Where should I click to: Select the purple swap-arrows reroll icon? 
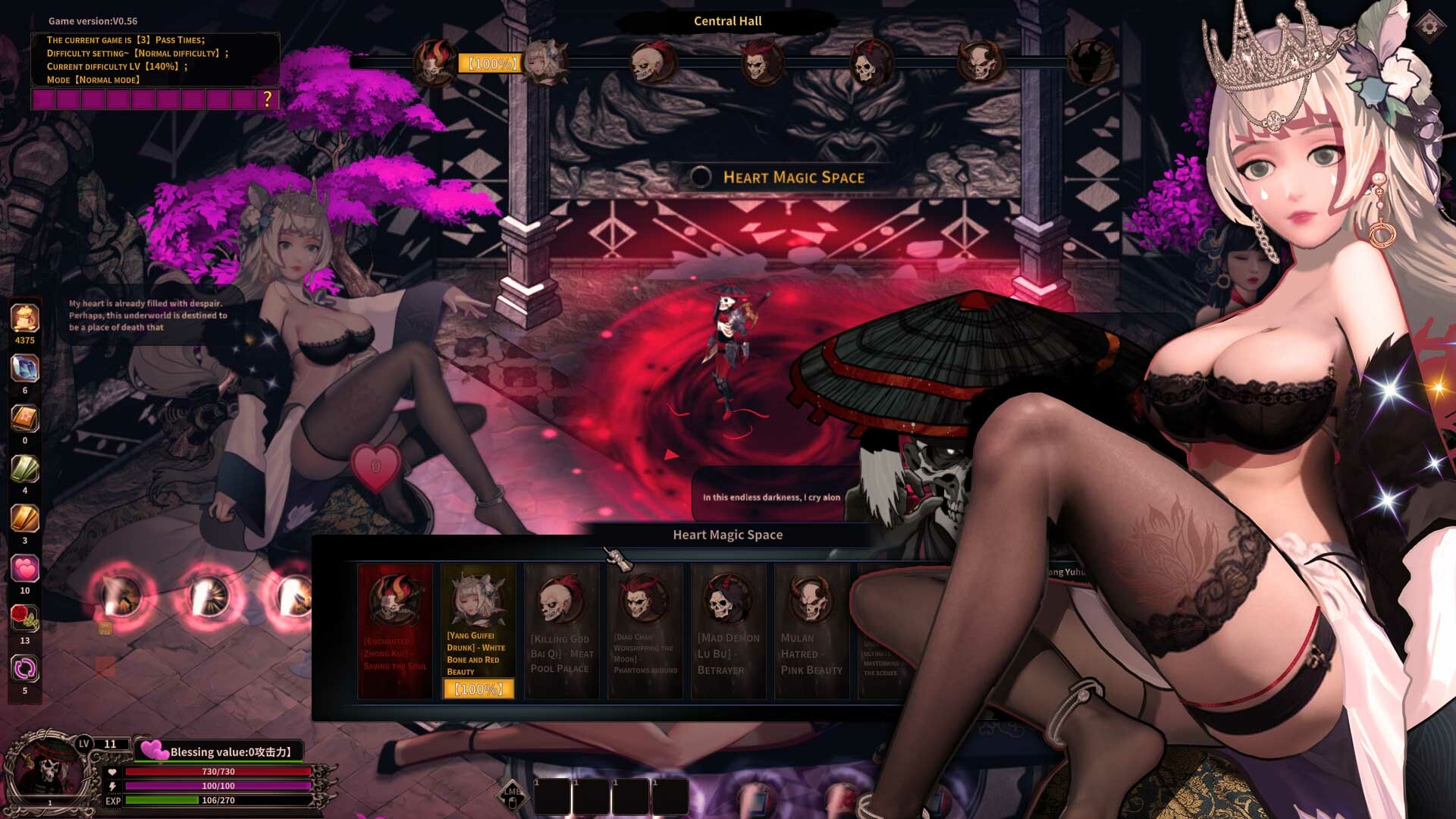pos(24,666)
